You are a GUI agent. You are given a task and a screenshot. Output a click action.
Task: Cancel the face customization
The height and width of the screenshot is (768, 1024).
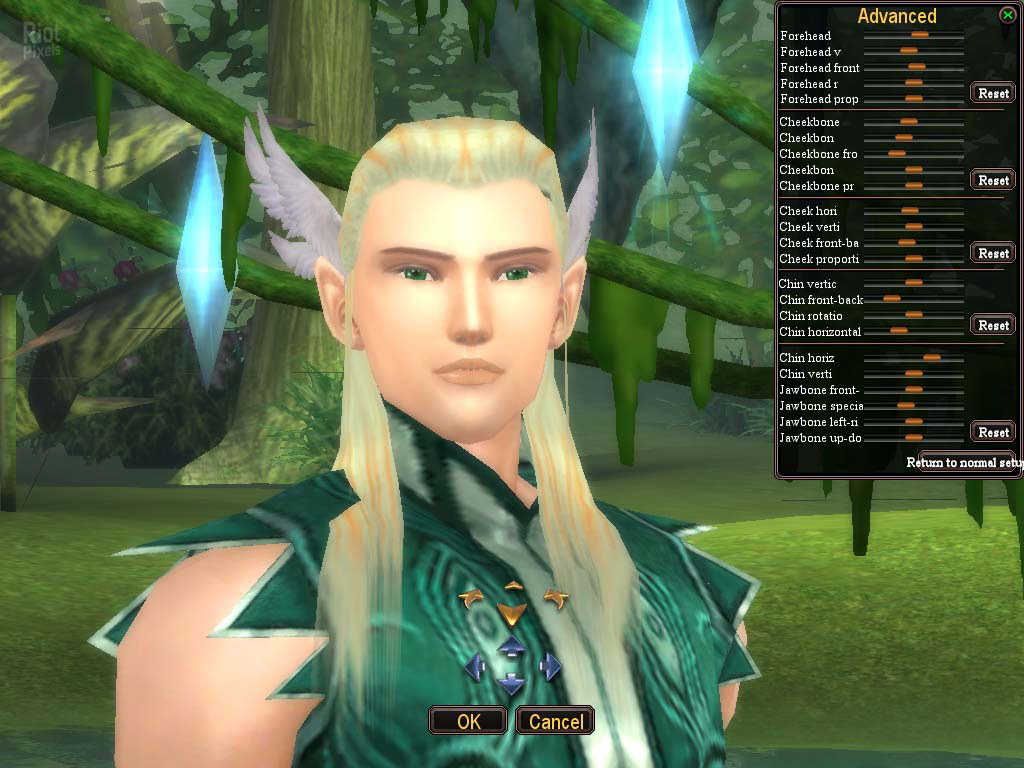click(x=556, y=721)
